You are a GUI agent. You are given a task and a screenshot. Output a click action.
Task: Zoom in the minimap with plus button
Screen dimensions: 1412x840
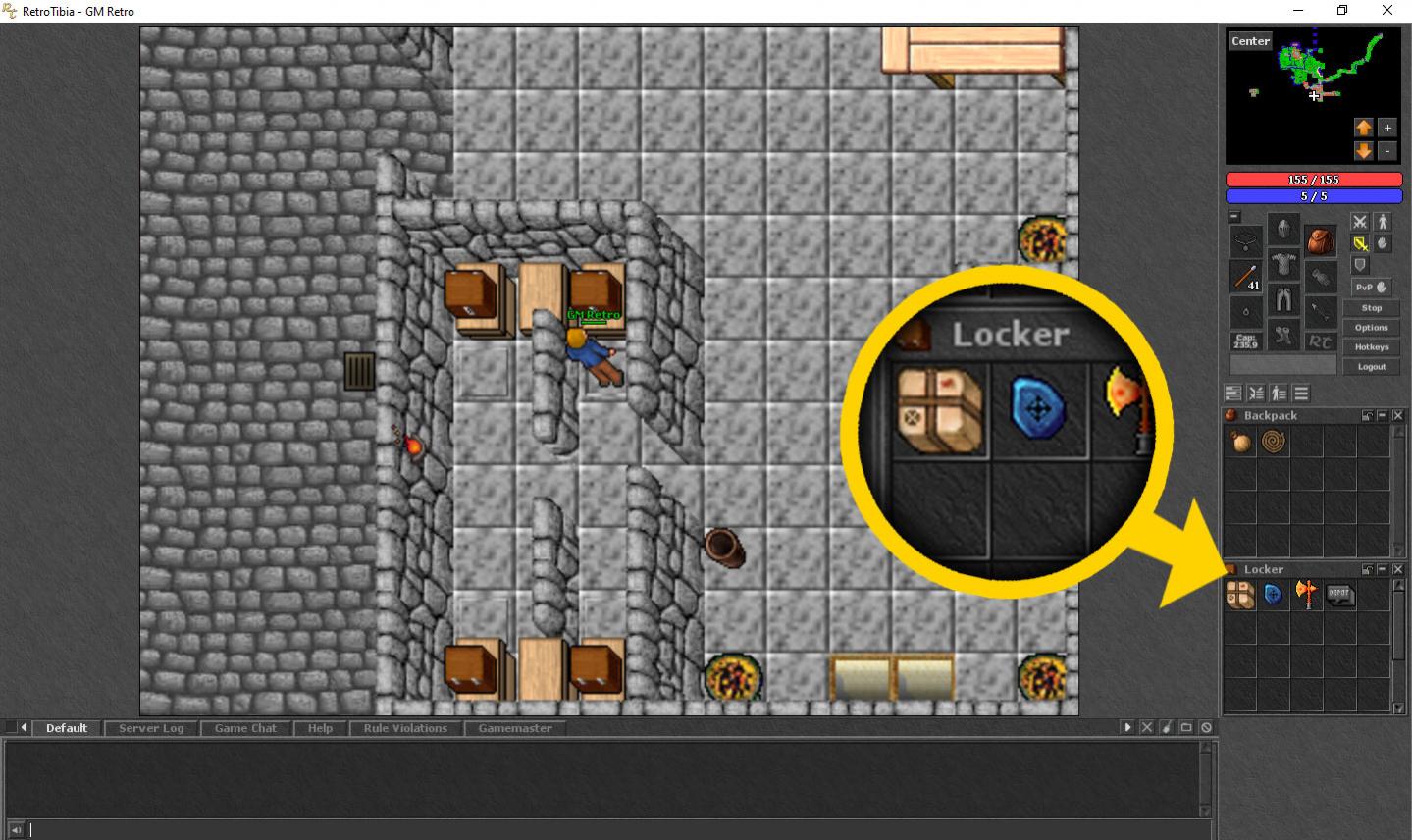(x=1386, y=128)
